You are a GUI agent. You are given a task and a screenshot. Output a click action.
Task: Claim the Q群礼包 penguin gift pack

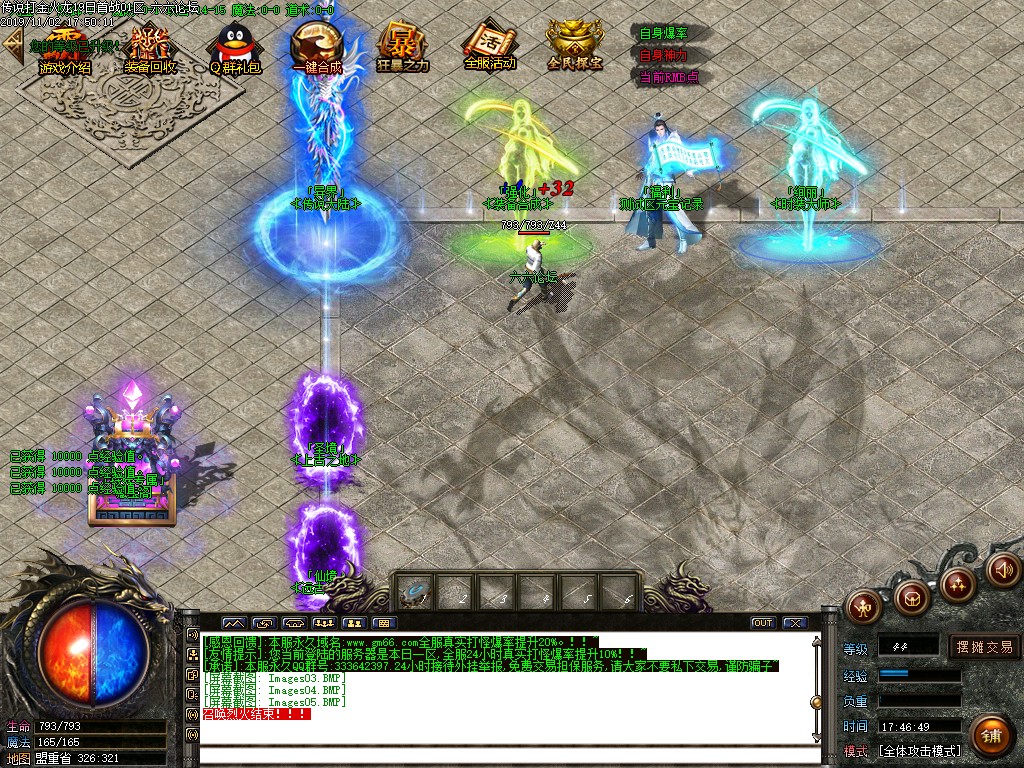point(234,49)
